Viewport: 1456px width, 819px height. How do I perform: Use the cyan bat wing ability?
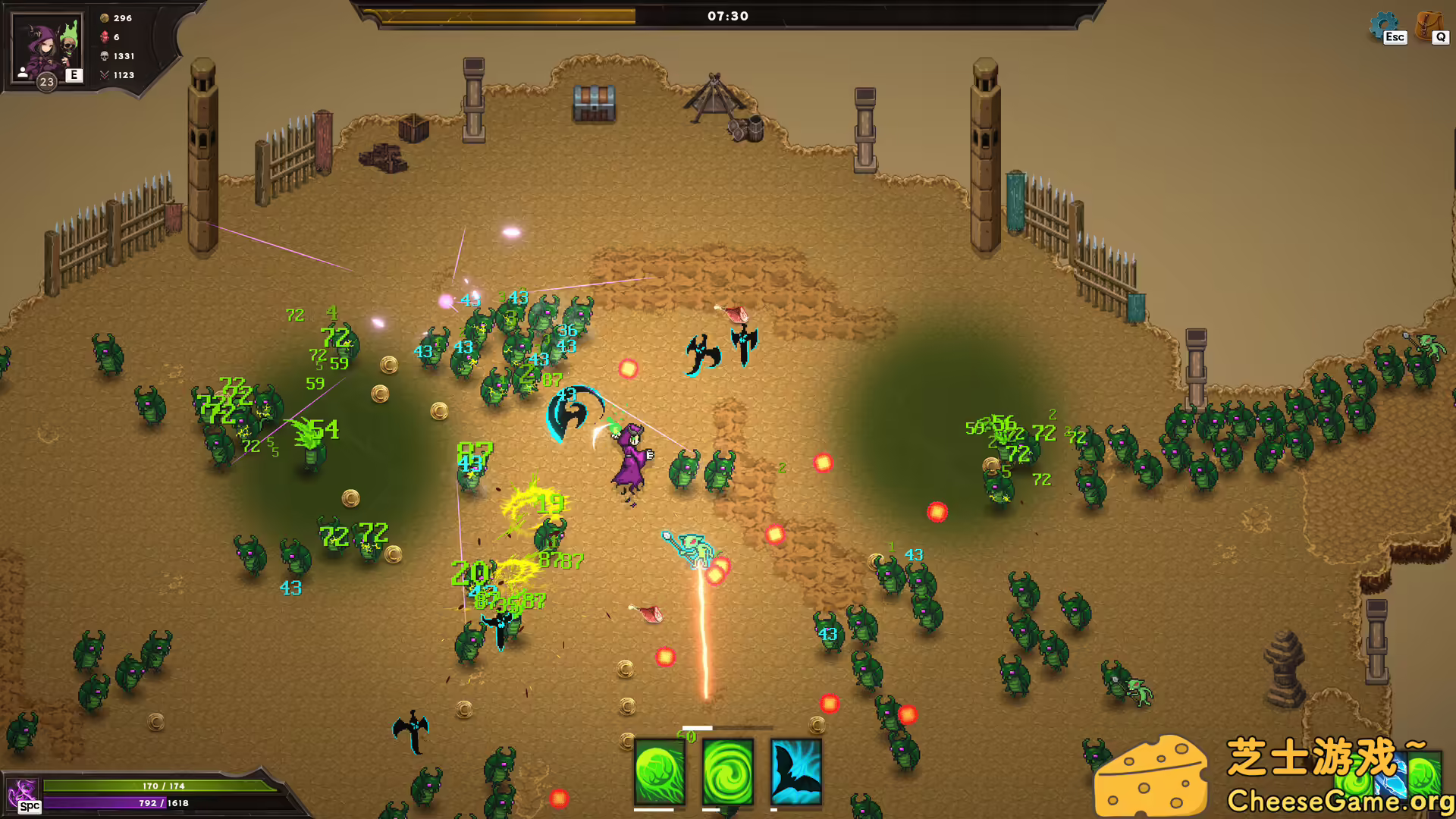coord(796,772)
